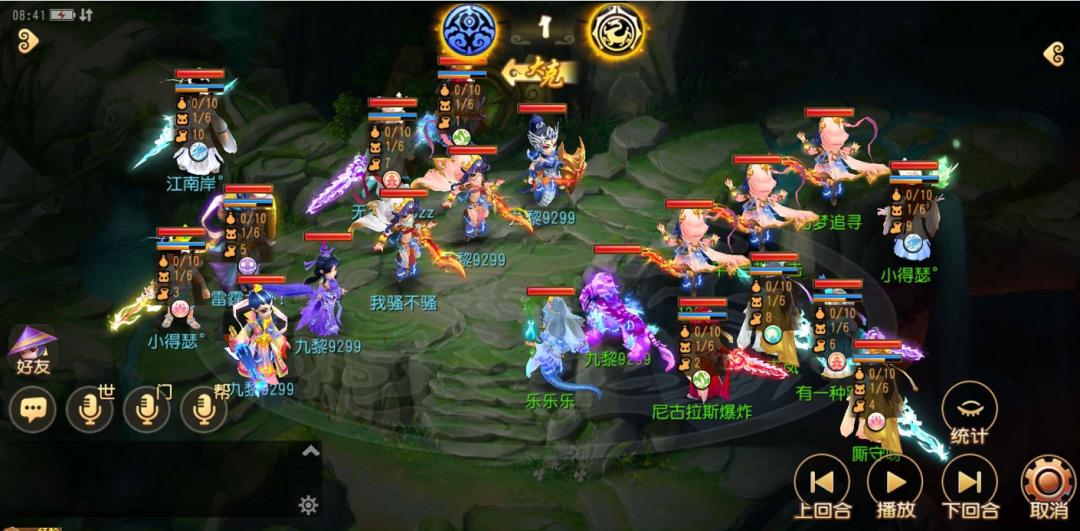The width and height of the screenshot is (1080, 531).
Task: Activate guild channel voice microphone (帮)
Action: pyautogui.click(x=204, y=409)
